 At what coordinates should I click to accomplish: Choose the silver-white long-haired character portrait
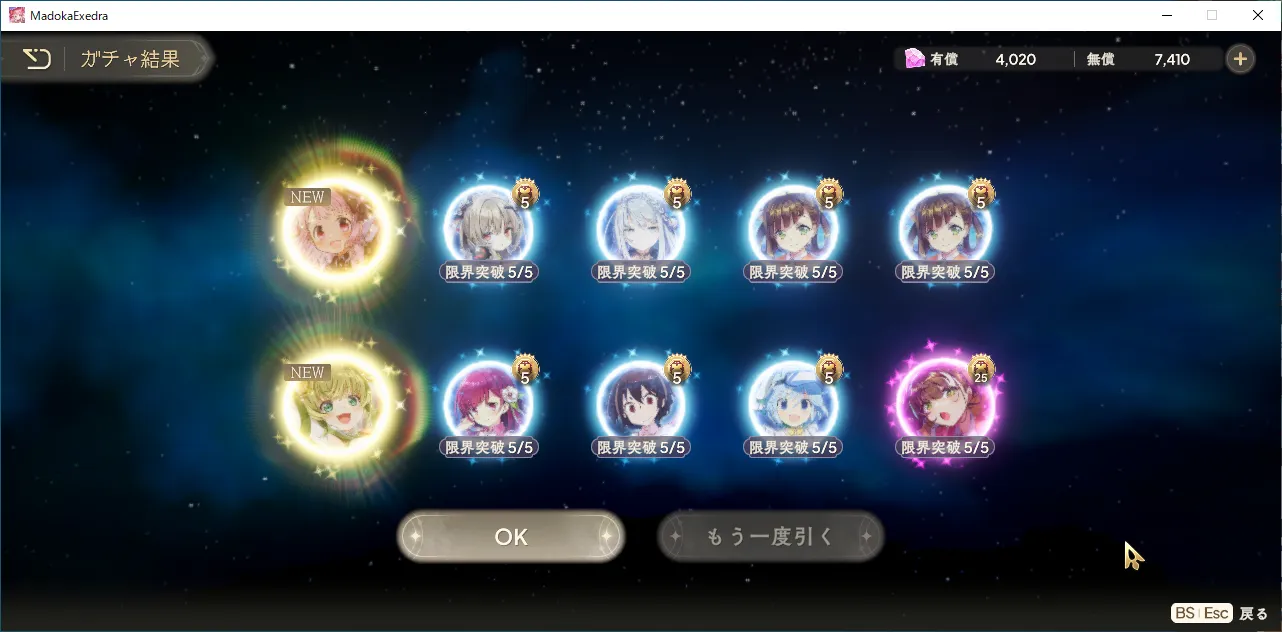coord(641,230)
